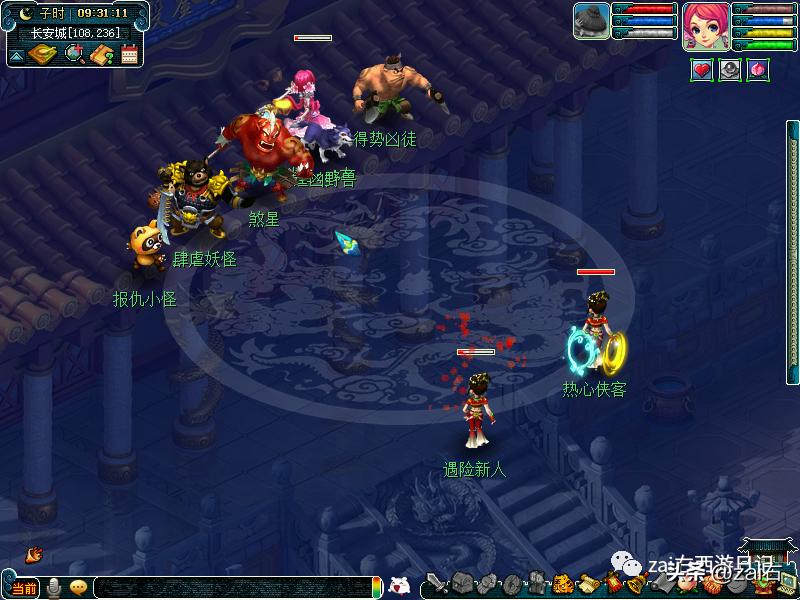
Task: Open the help book with question mark
Action: pos(101,54)
